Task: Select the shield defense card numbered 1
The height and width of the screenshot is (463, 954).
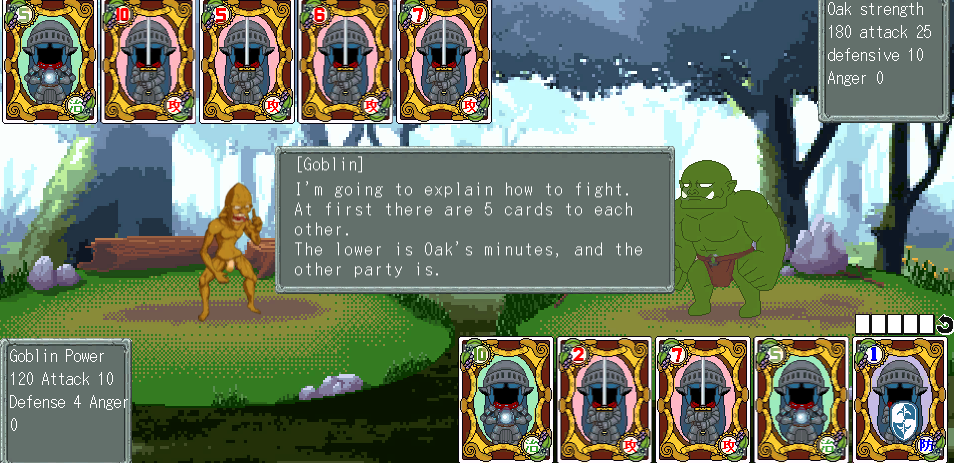Action: click(899, 399)
